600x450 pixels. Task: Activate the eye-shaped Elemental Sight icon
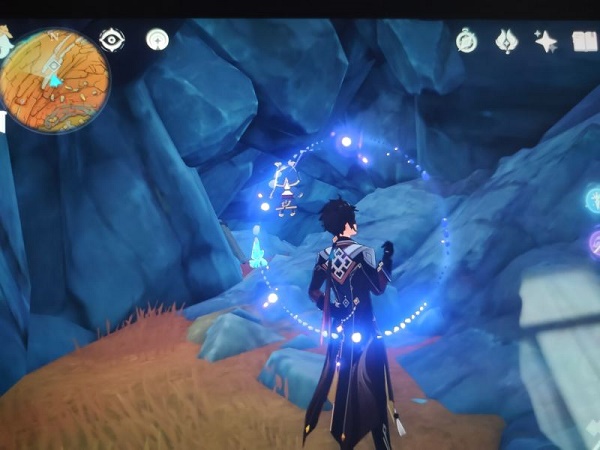(112, 40)
